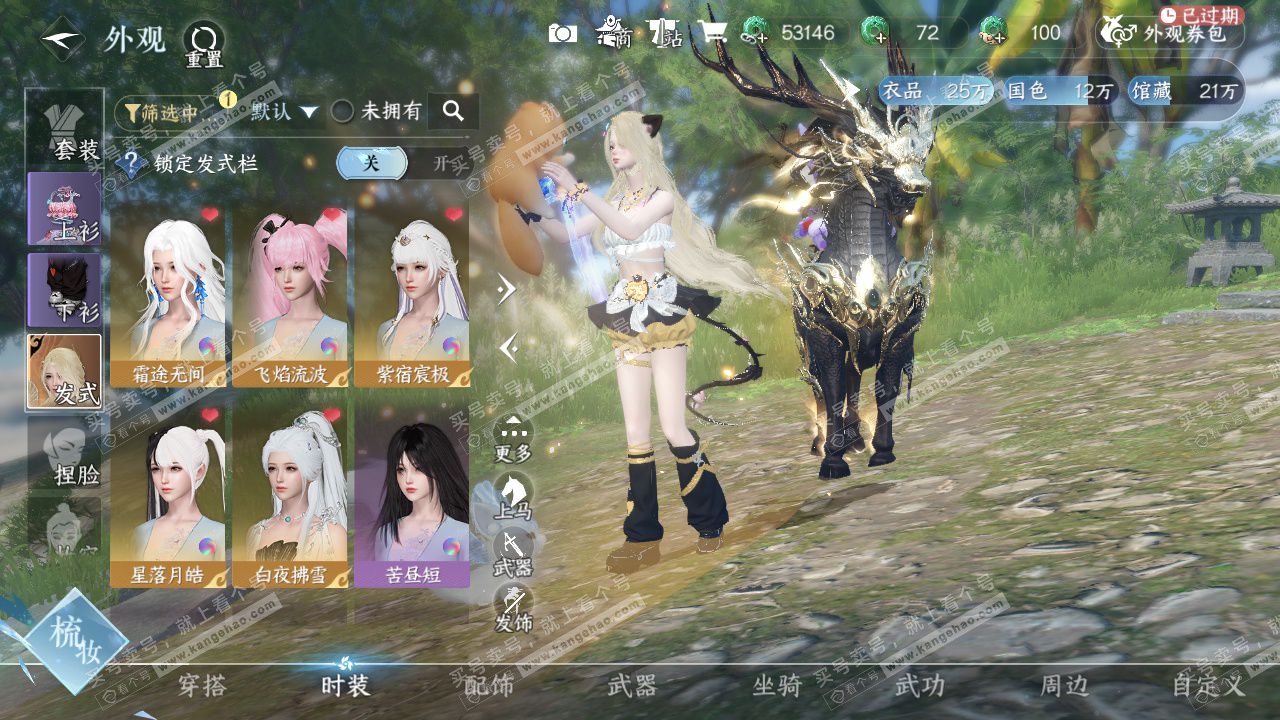
Task: Toggle the 未拥有 checkbox
Action: click(x=343, y=112)
